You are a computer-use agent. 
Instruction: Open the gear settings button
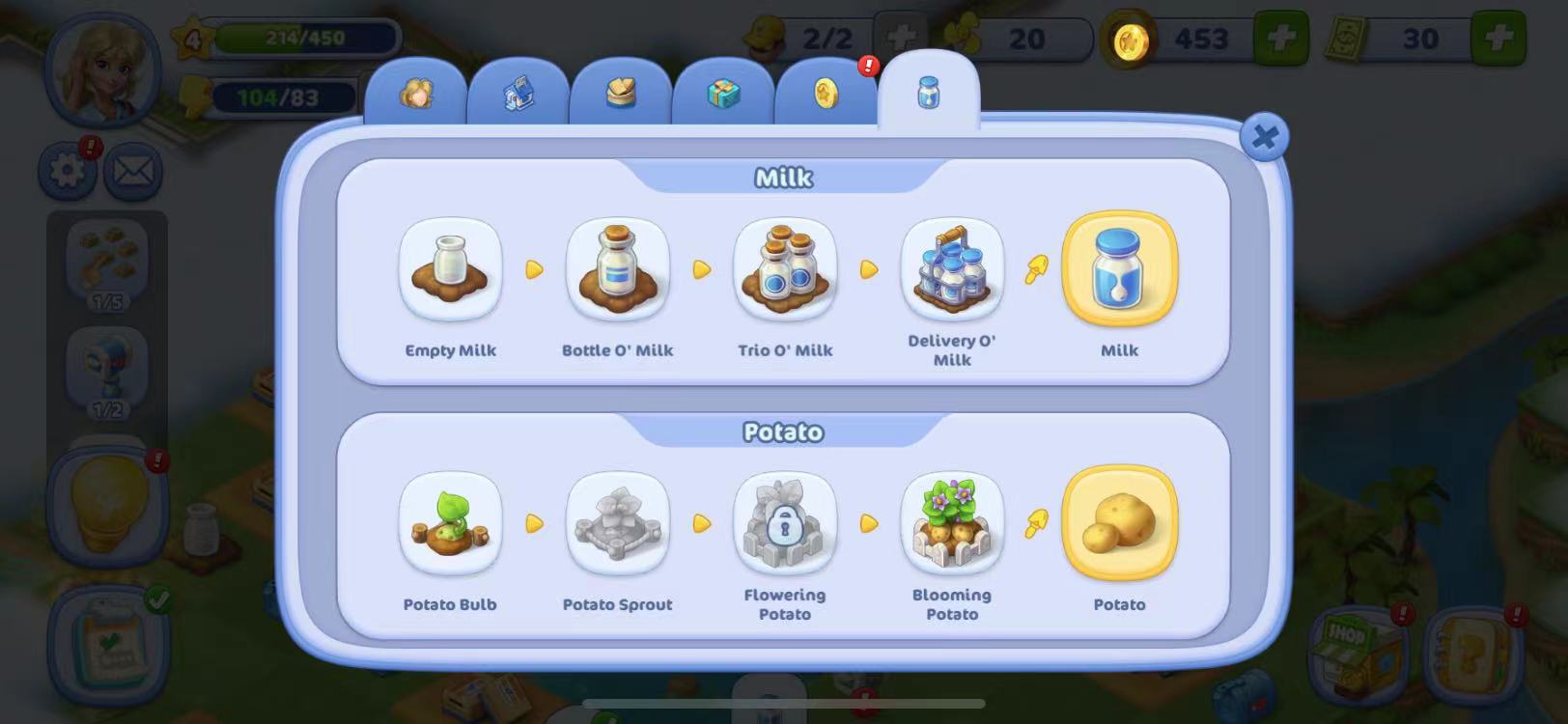(x=67, y=172)
